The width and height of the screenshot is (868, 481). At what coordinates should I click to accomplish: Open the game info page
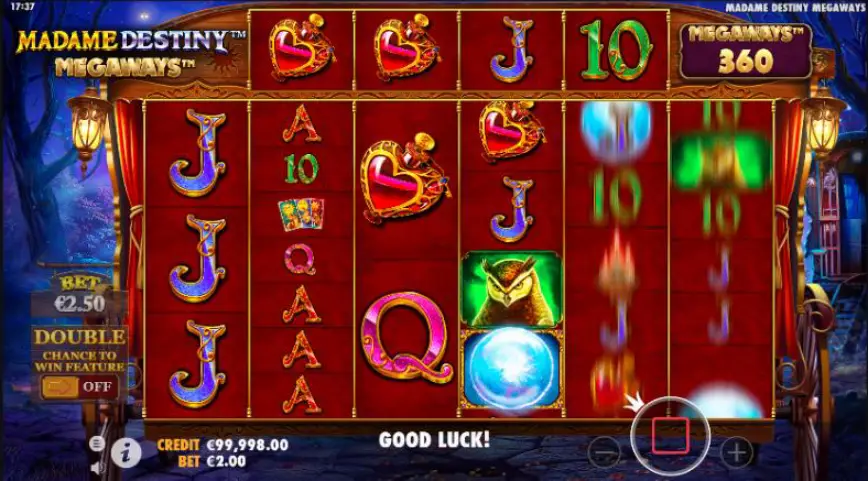coord(125,453)
